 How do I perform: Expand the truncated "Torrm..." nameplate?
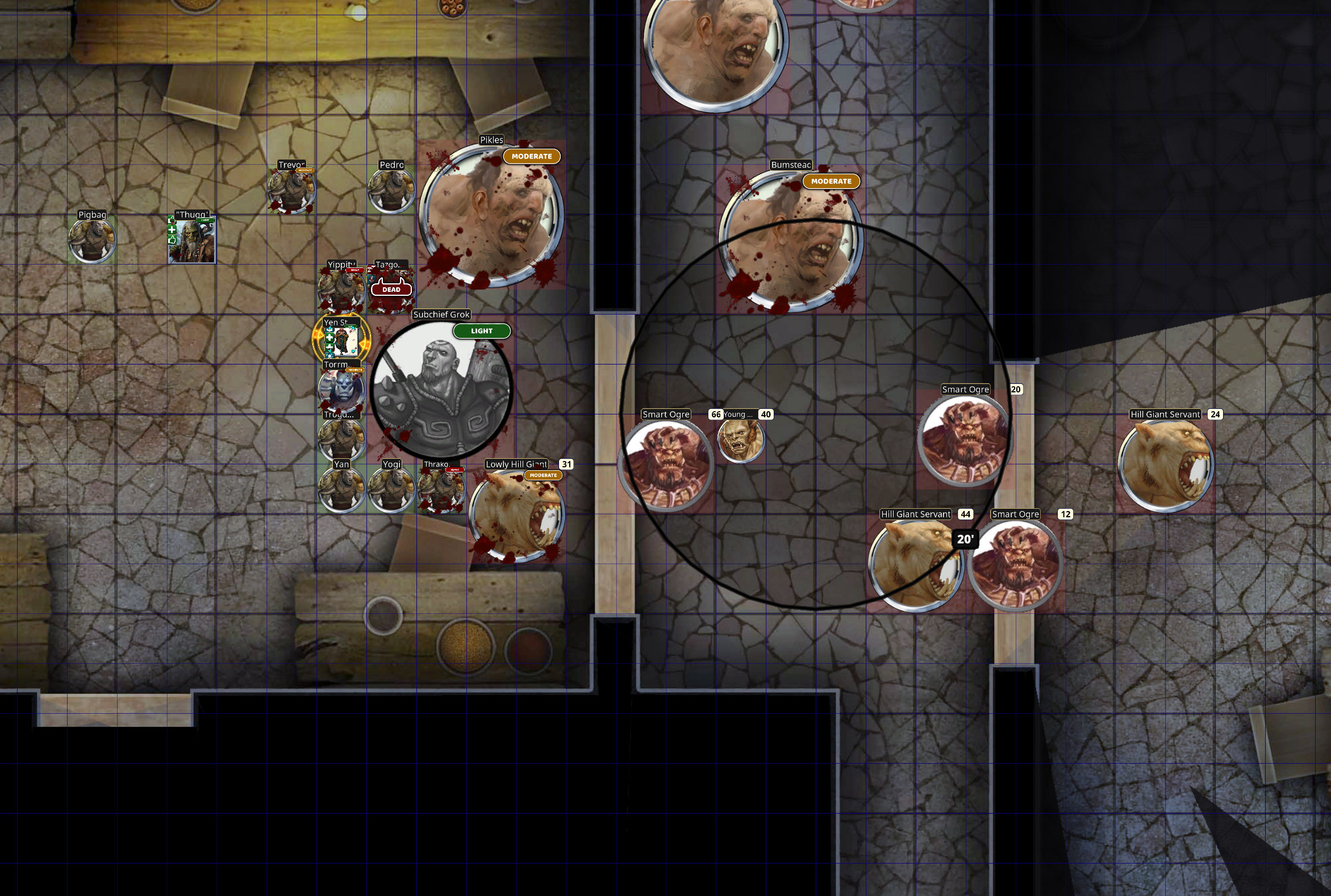pos(337,365)
